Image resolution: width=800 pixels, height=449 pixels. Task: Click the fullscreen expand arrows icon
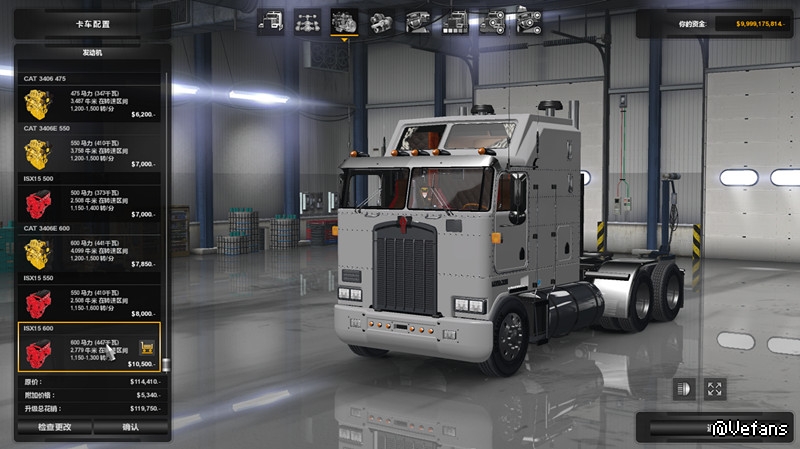(715, 389)
